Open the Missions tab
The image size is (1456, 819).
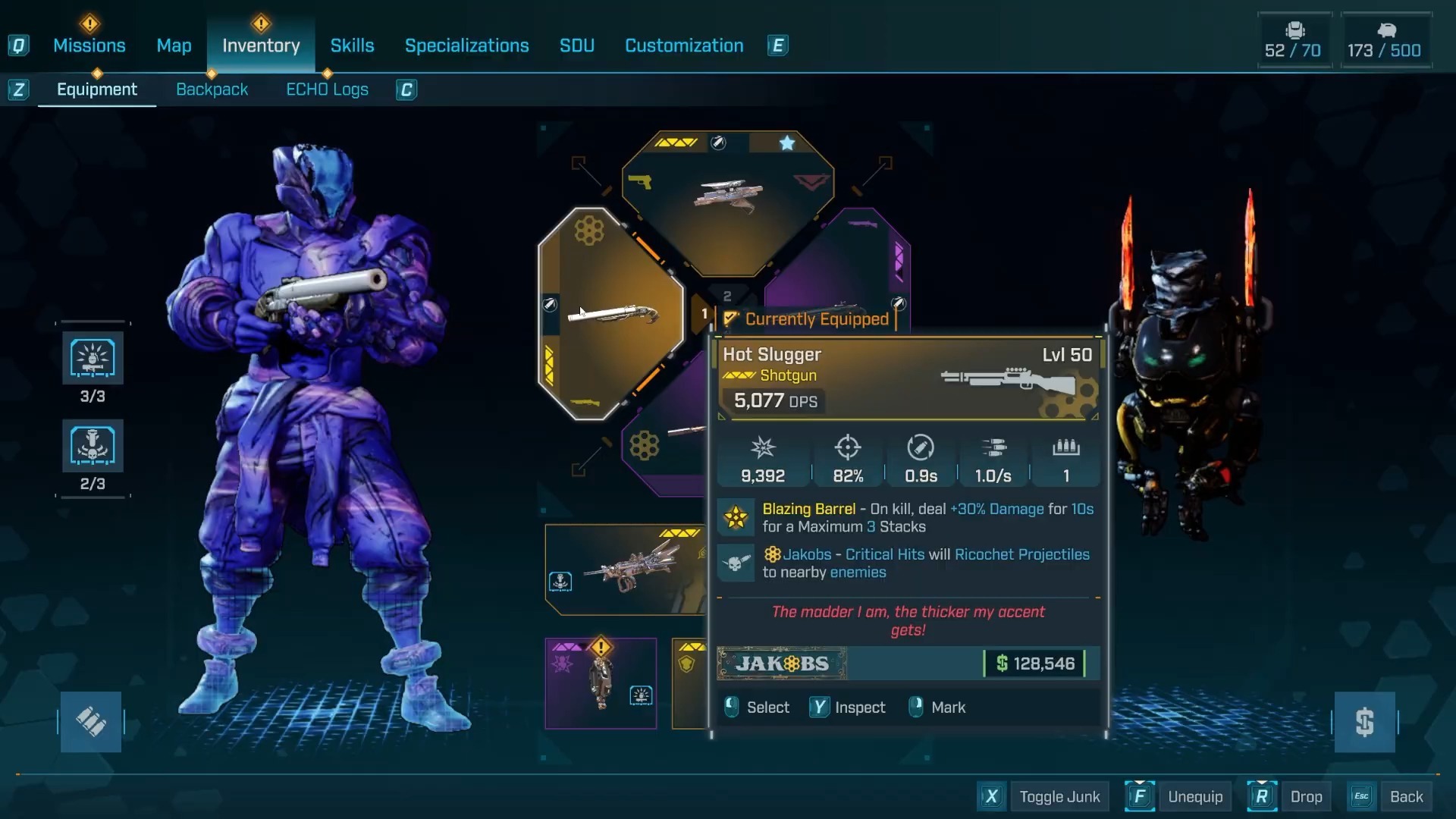click(x=89, y=45)
